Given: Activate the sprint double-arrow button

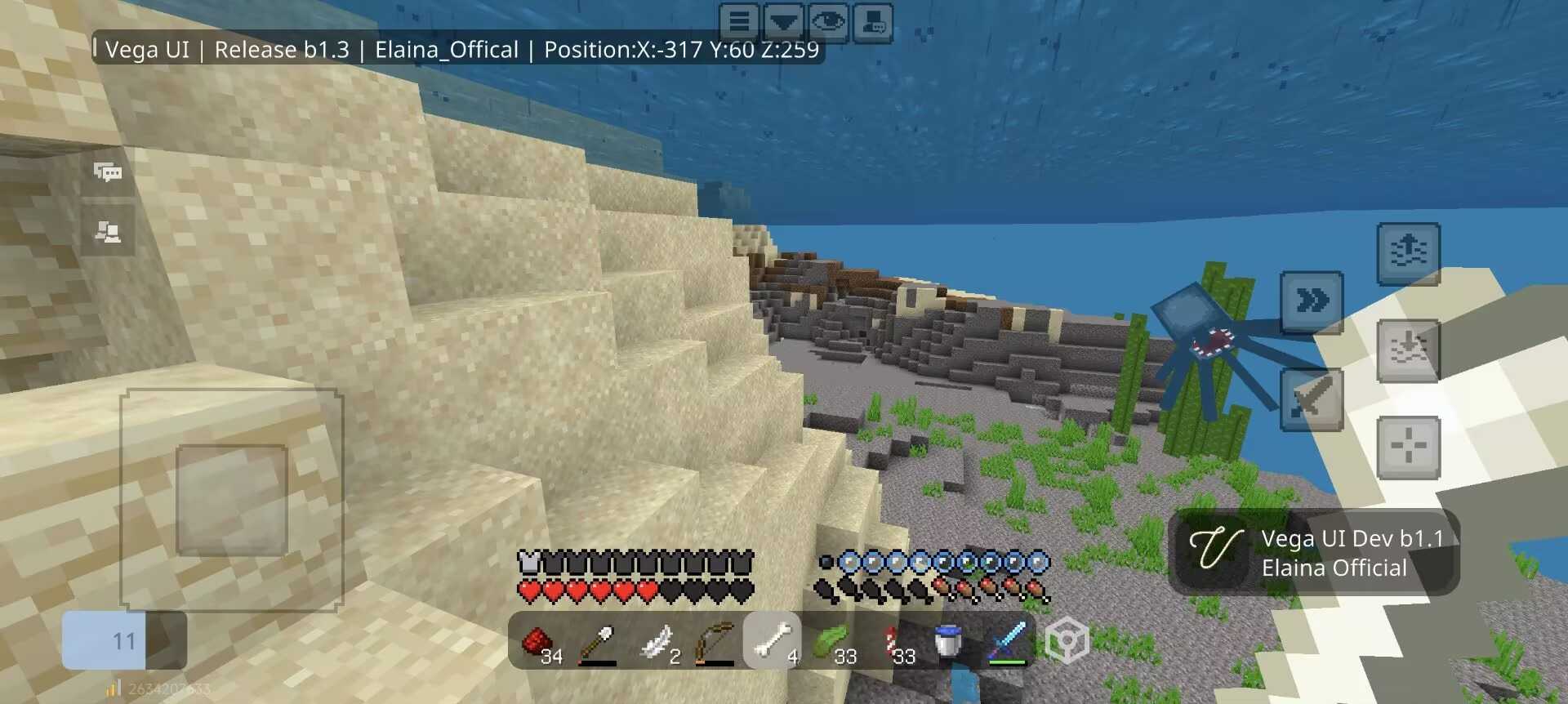Looking at the screenshot, I should point(1312,302).
